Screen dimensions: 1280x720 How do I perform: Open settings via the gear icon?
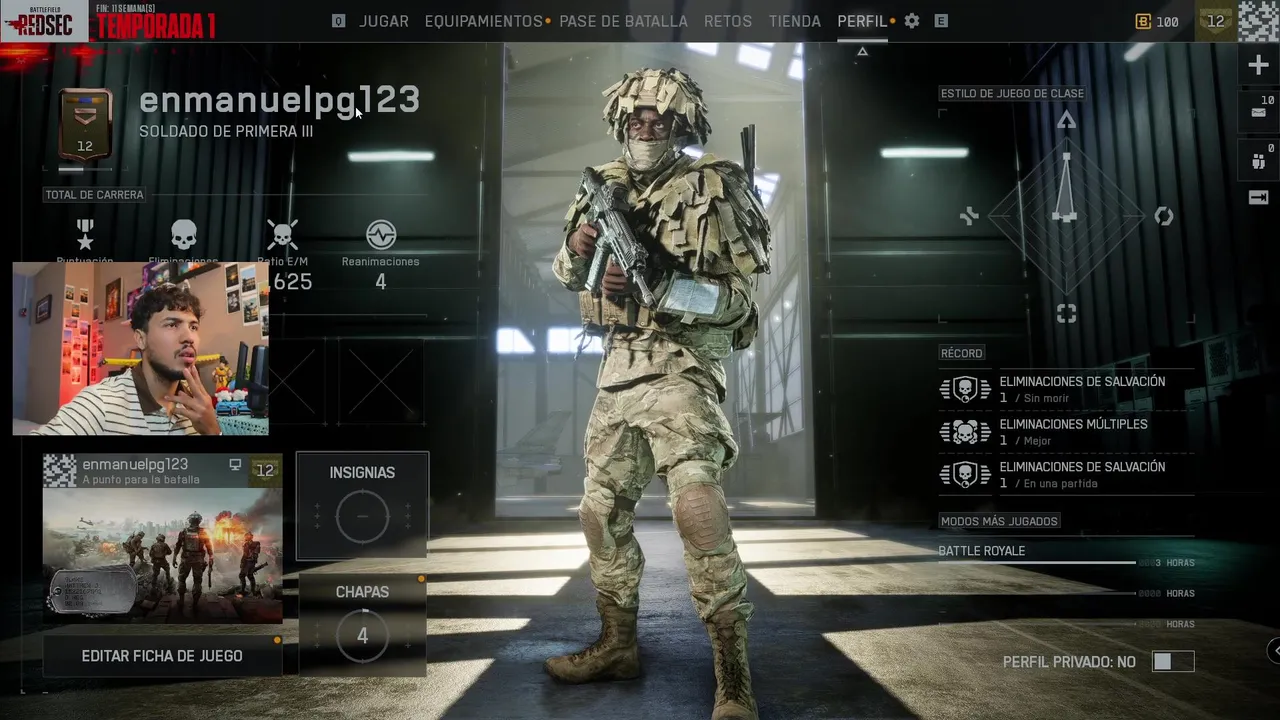click(x=912, y=21)
